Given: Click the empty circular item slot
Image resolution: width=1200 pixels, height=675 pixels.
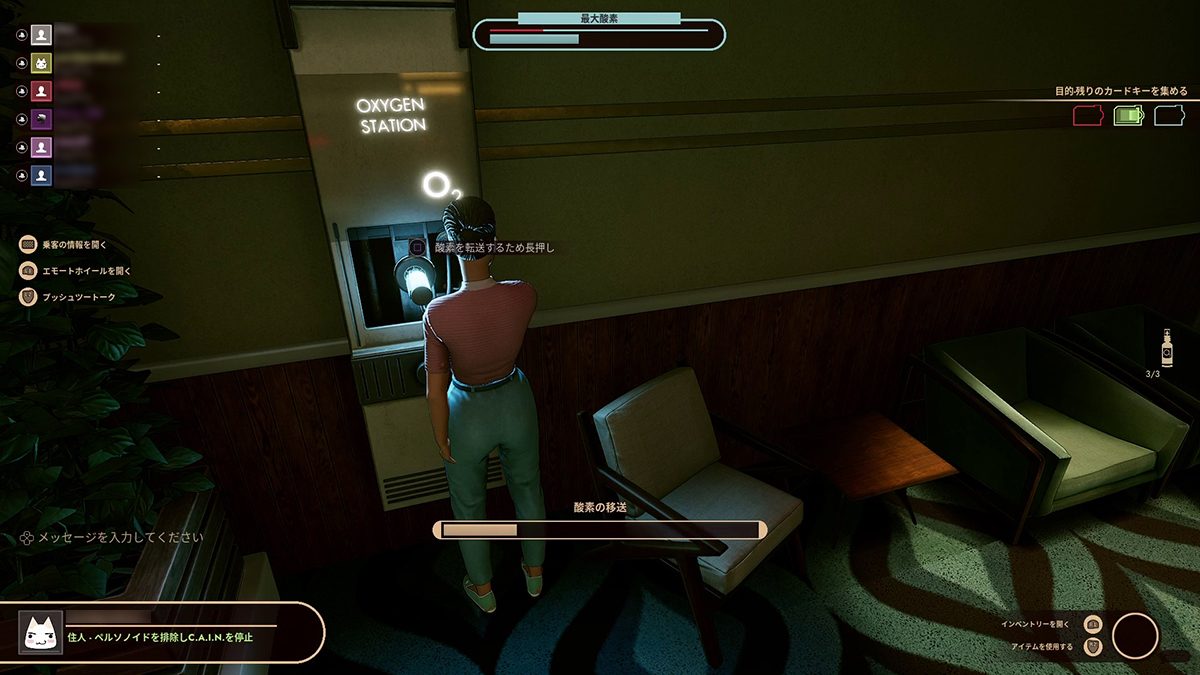Looking at the screenshot, I should pyautogui.click(x=1135, y=636).
